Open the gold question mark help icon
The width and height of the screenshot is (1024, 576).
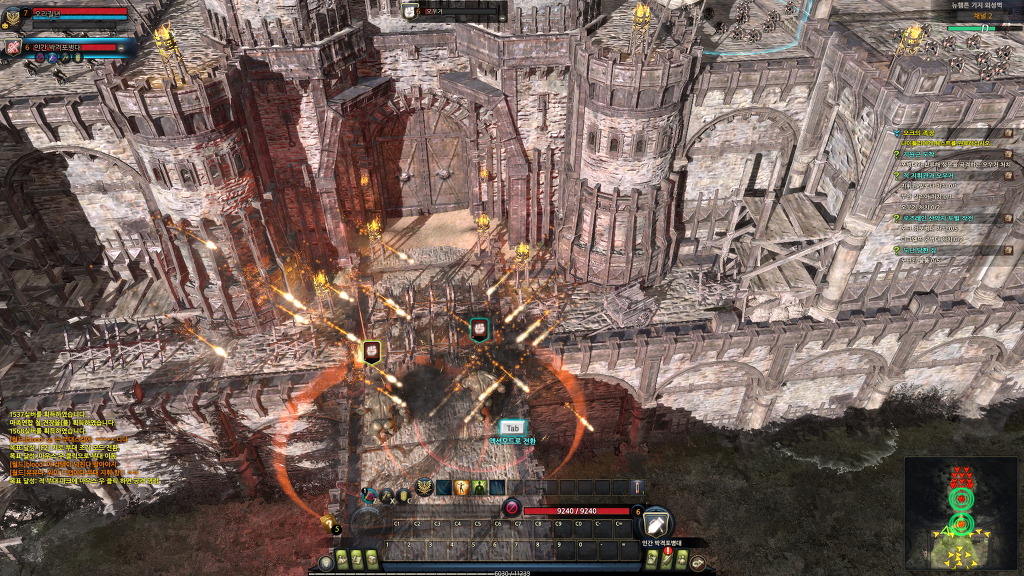(326, 522)
